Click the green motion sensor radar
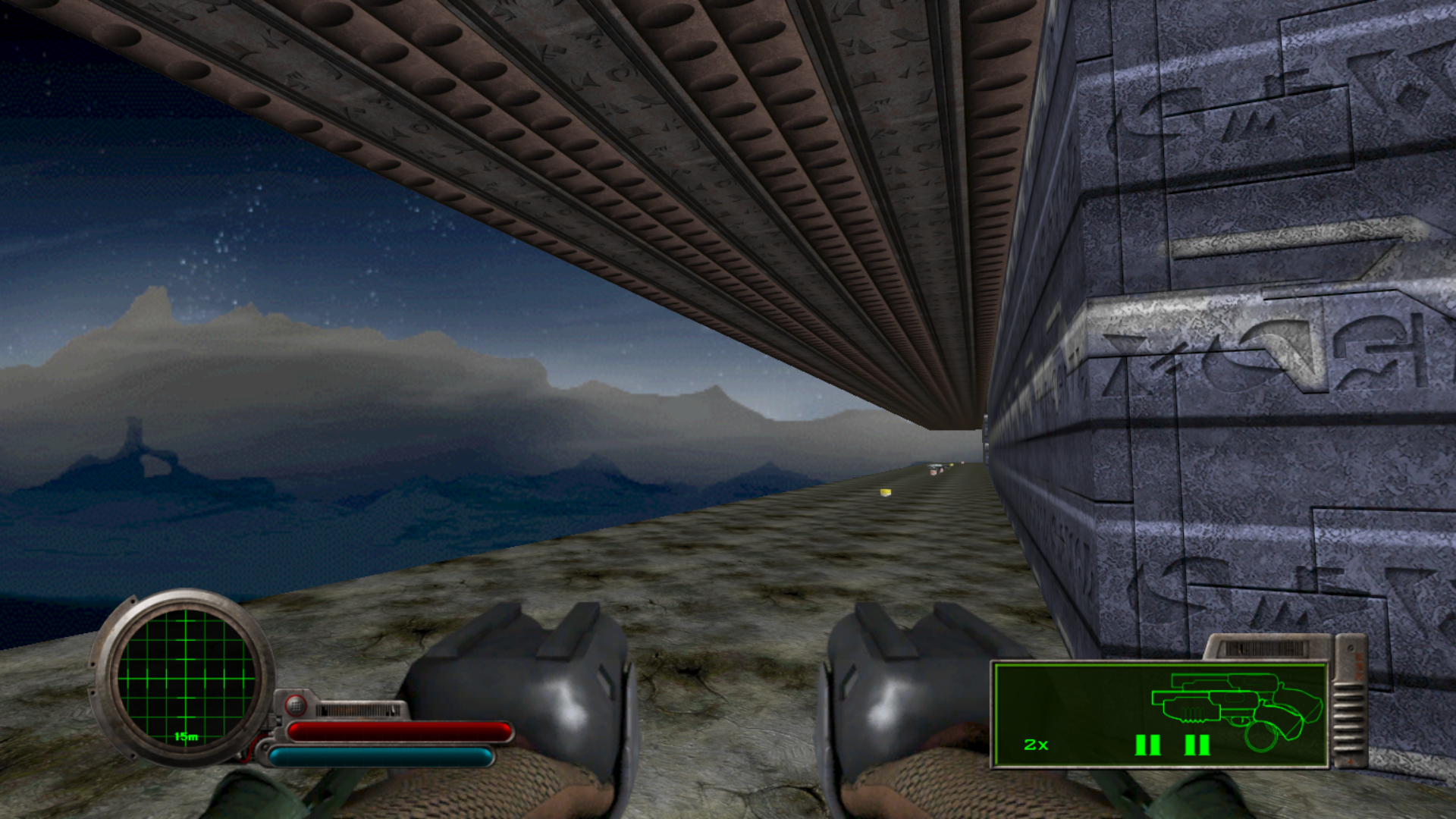This screenshot has height=819, width=1456. tap(186, 677)
